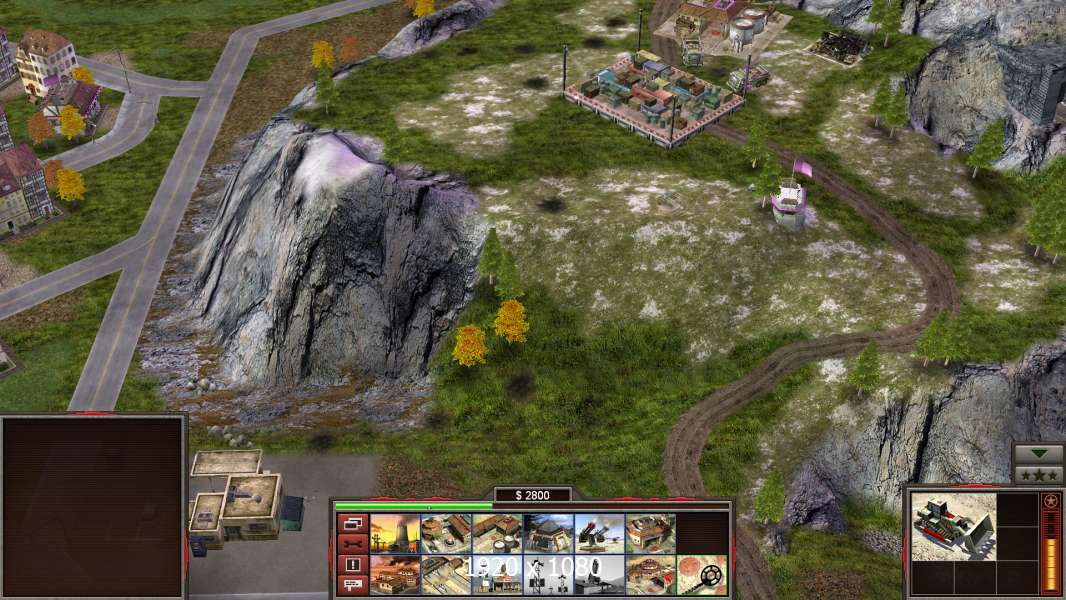Click the circled star rank emblem

coord(1049,500)
